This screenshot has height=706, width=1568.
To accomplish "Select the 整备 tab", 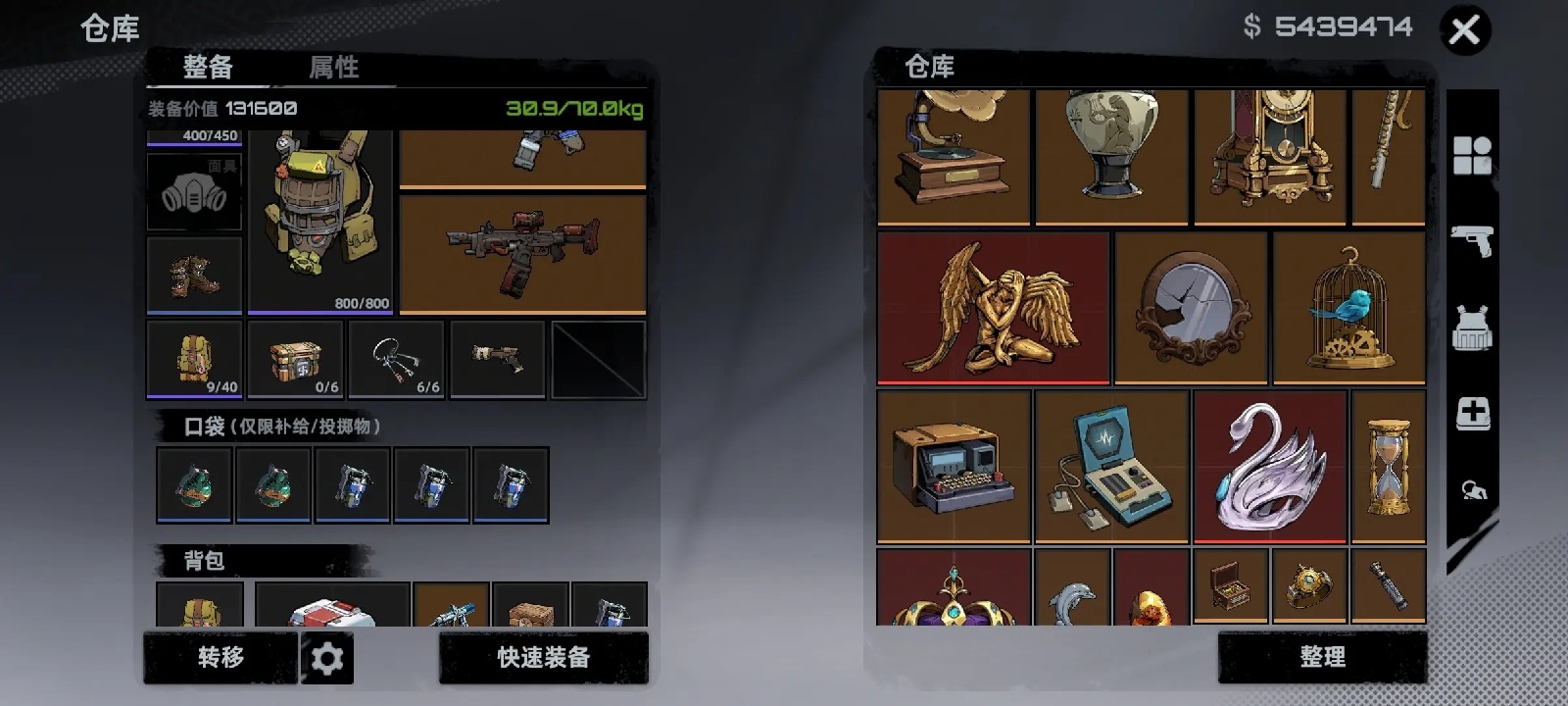I will pos(208,67).
